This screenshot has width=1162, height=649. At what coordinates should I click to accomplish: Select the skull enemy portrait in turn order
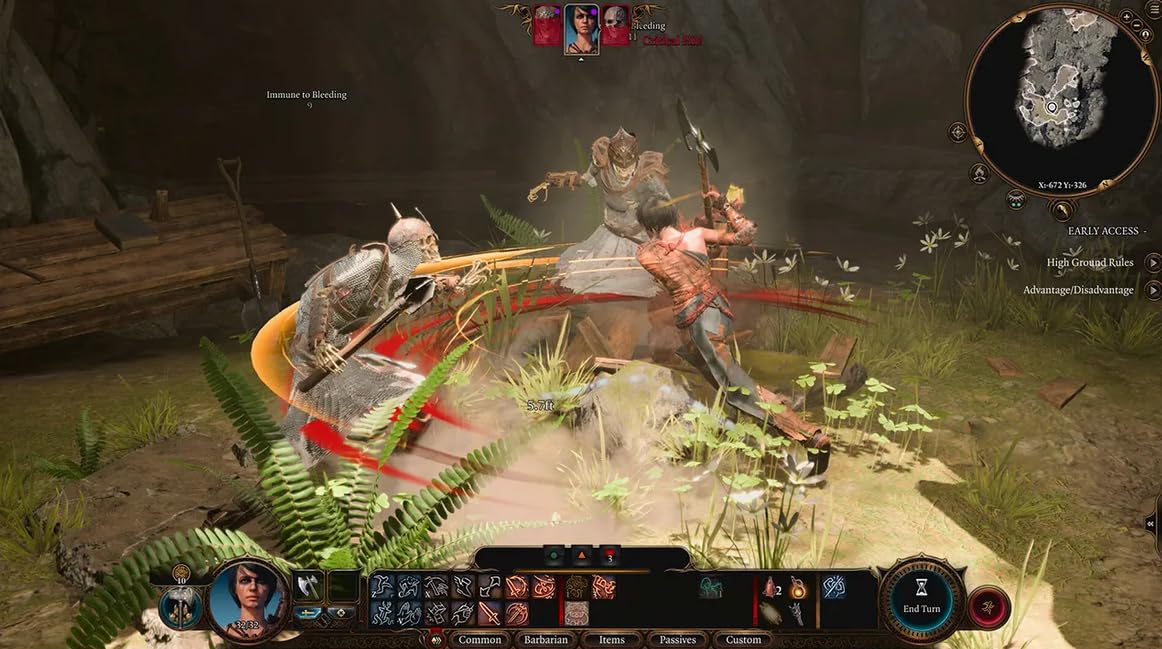pyautogui.click(x=616, y=27)
